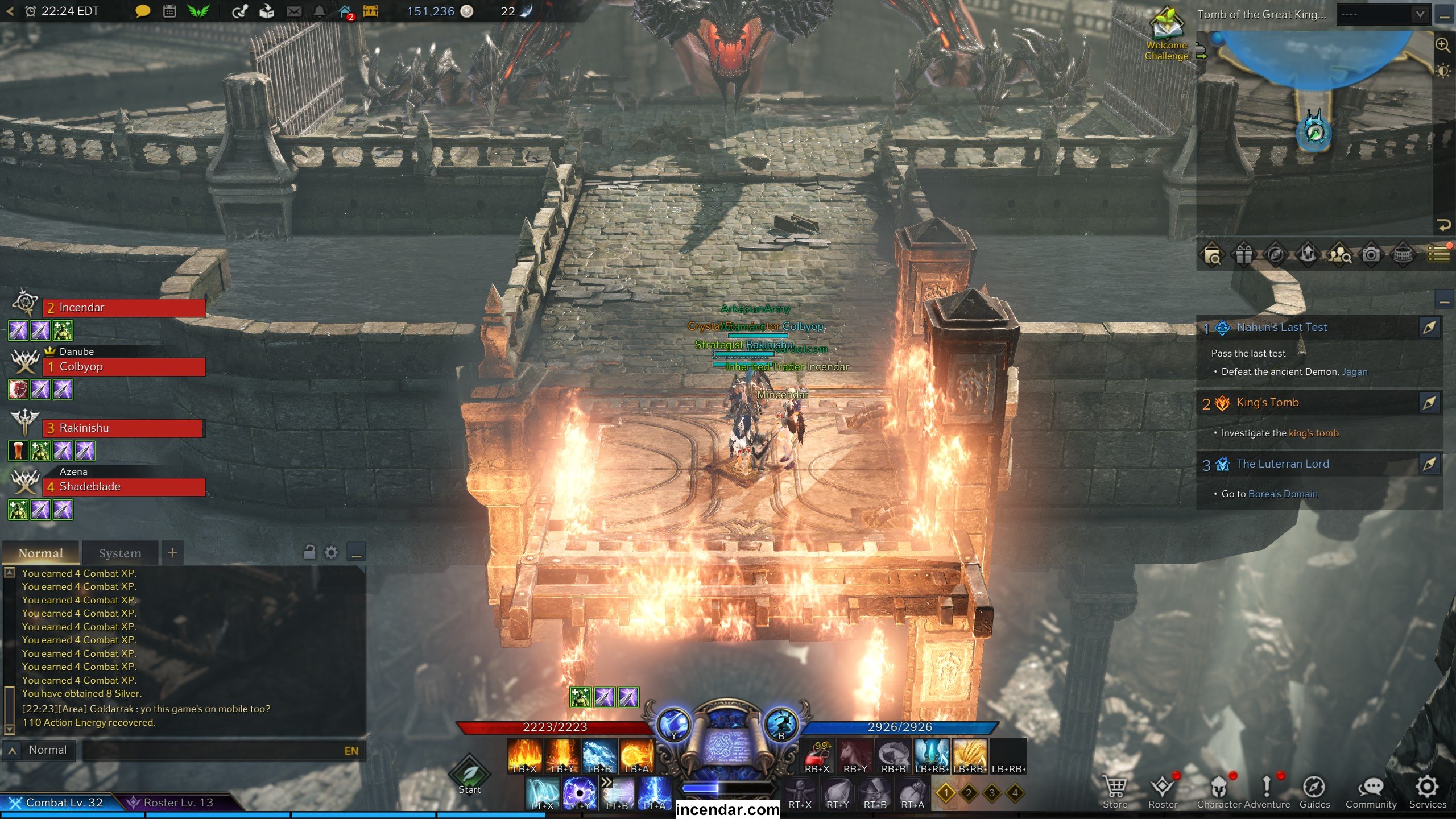Image resolution: width=1456 pixels, height=819 pixels.
Task: Add a new chat tab
Action: pyautogui.click(x=173, y=552)
